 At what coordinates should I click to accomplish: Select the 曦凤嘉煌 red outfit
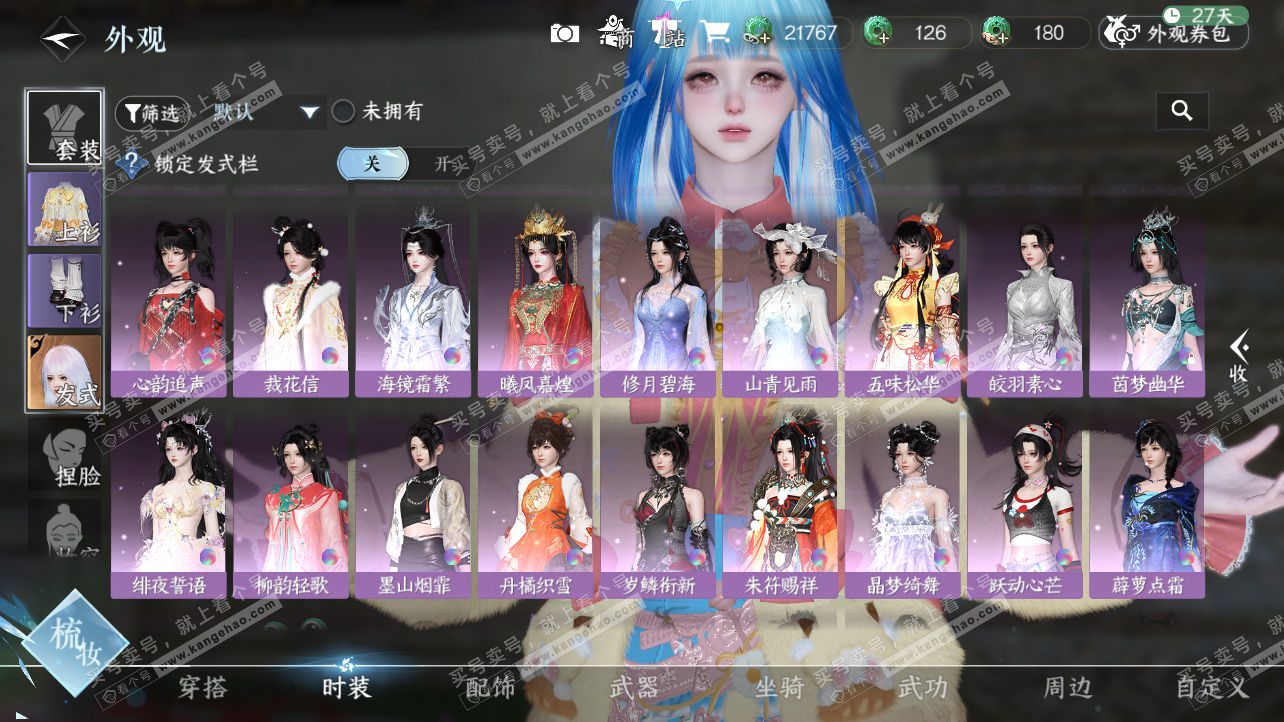tap(537, 300)
